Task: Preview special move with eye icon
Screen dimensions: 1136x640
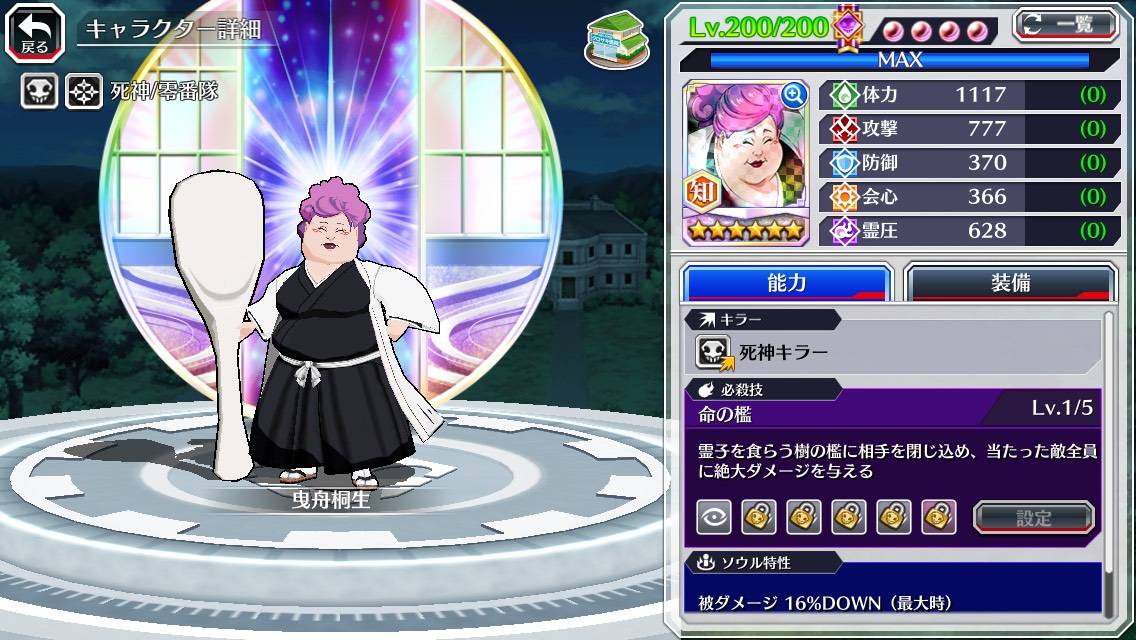Action: click(x=713, y=517)
